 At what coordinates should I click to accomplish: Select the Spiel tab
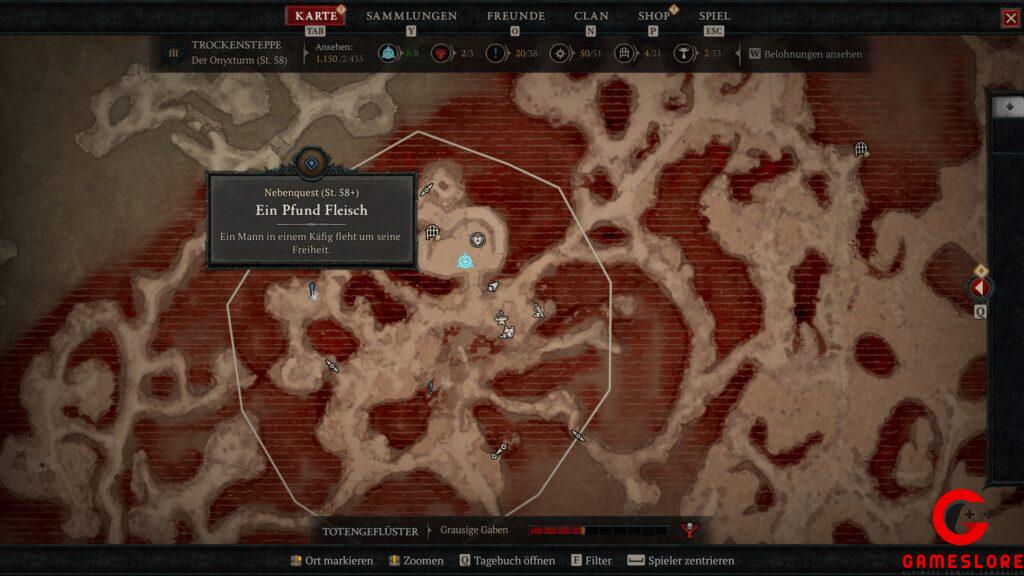tap(714, 16)
